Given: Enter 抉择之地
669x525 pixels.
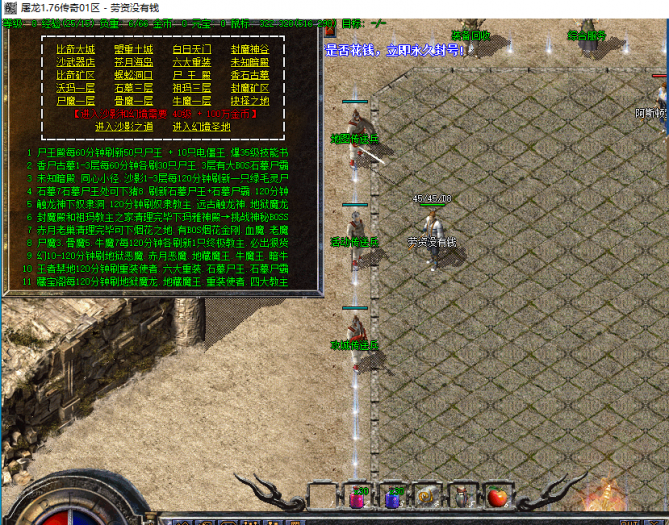Looking at the screenshot, I should [250, 100].
